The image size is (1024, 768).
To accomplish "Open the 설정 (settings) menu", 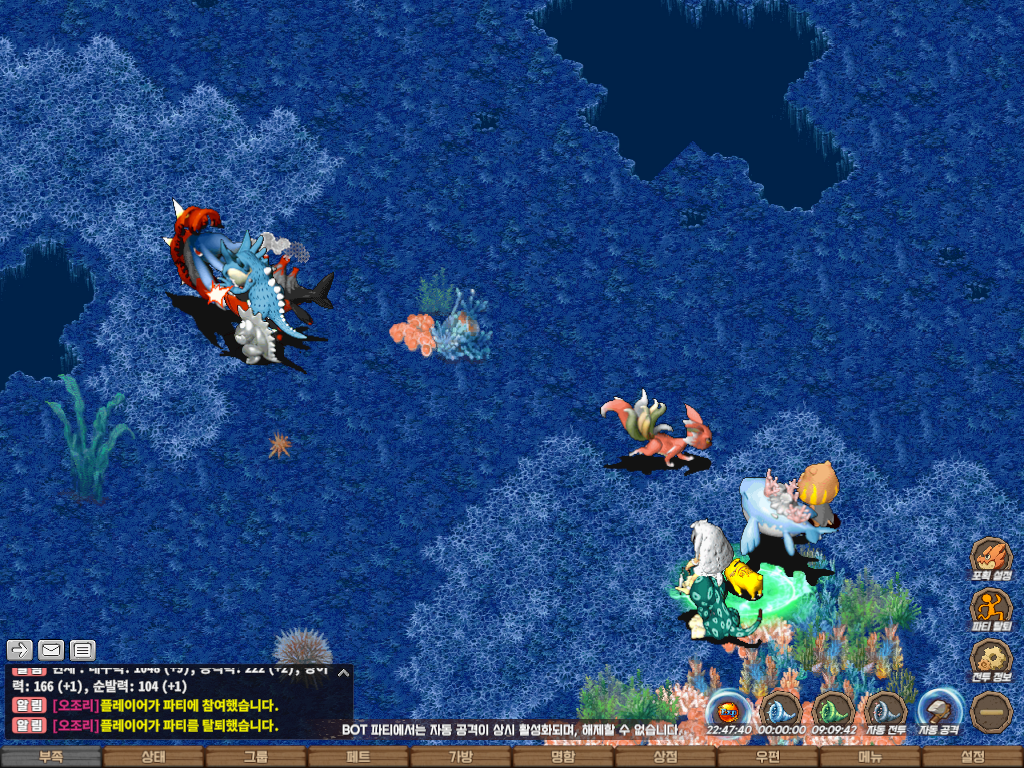I will [972, 757].
